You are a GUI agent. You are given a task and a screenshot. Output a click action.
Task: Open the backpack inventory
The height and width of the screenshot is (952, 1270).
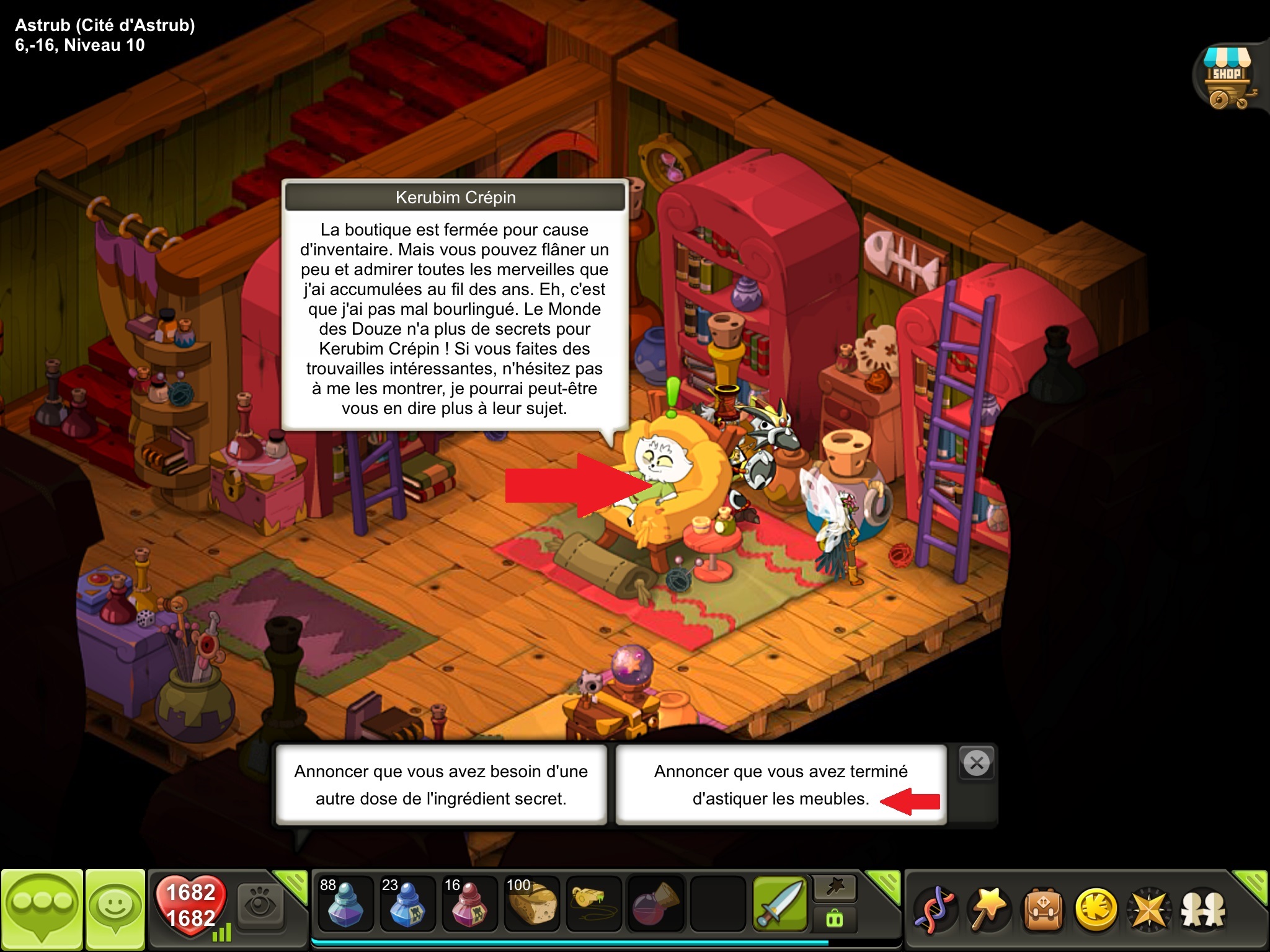point(1043,910)
